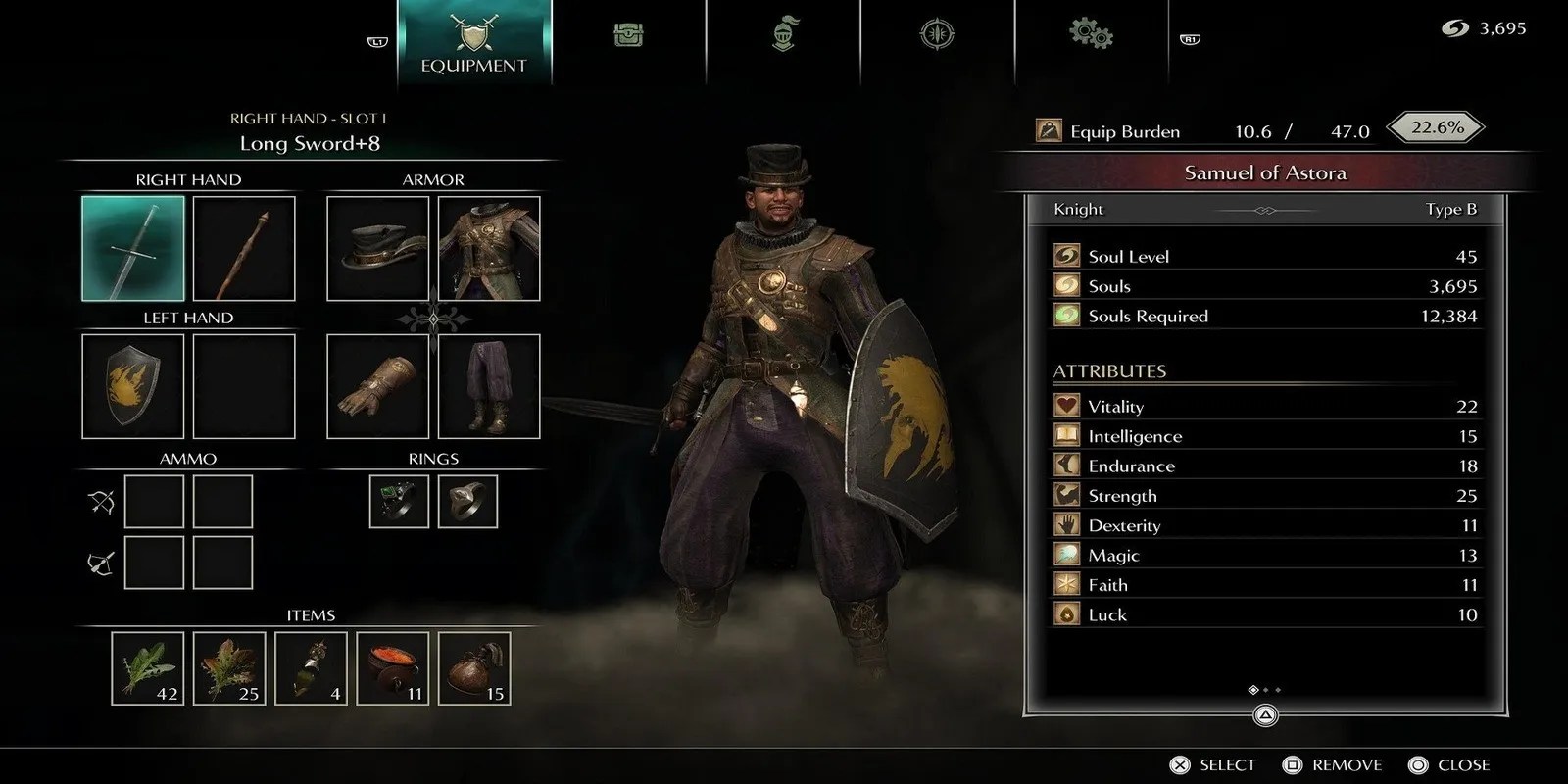Select the leftmost equipped ring
The height and width of the screenshot is (784, 1568).
pyautogui.click(x=399, y=501)
